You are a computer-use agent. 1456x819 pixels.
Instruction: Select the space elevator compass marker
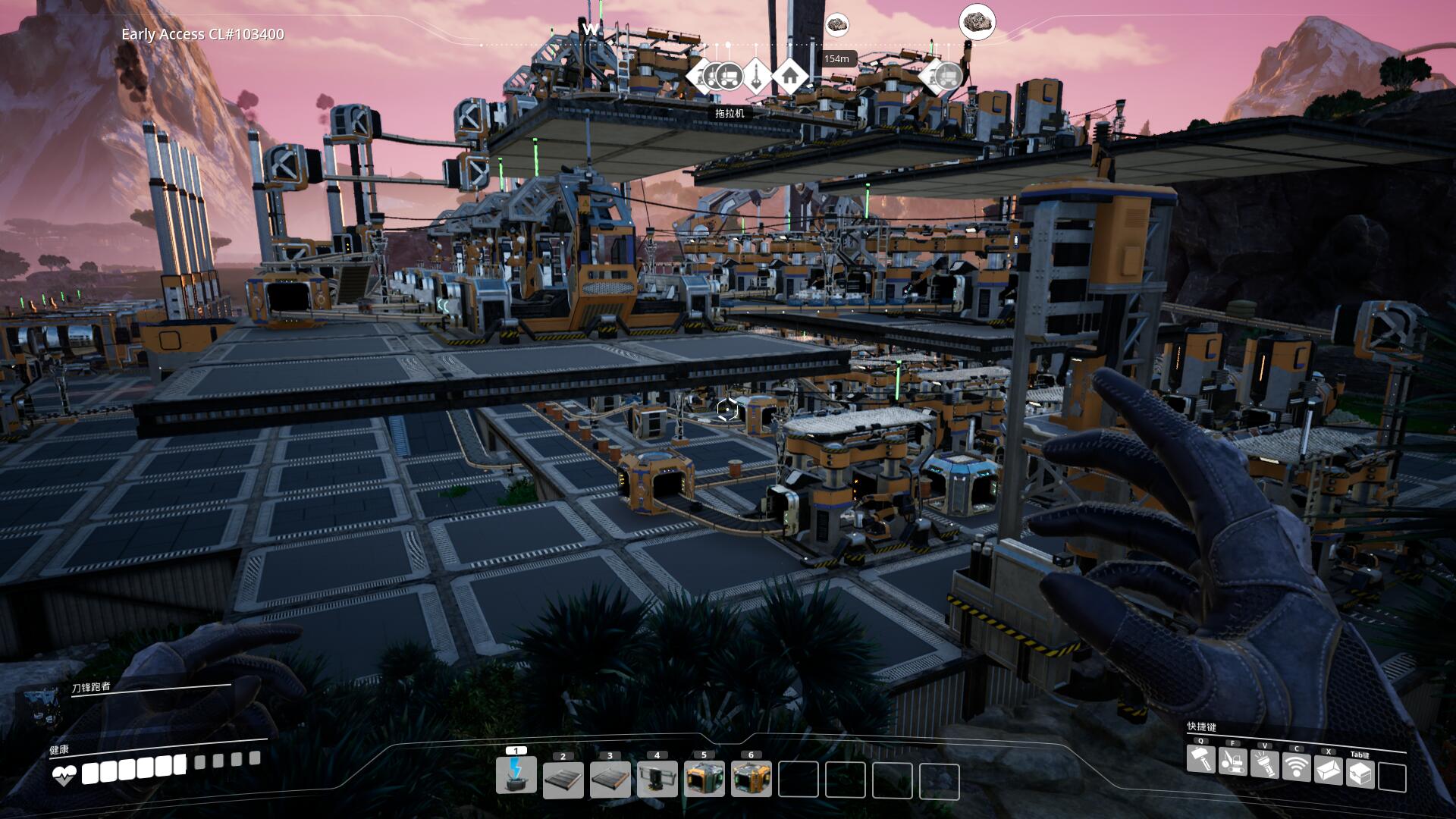[757, 75]
